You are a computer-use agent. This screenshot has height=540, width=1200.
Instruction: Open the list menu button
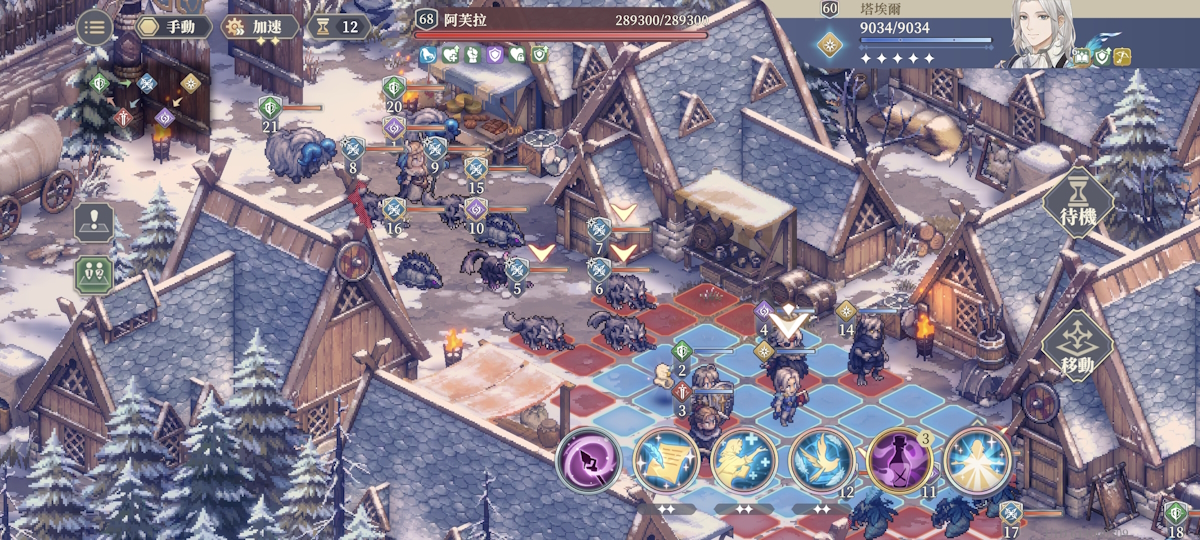click(x=94, y=27)
